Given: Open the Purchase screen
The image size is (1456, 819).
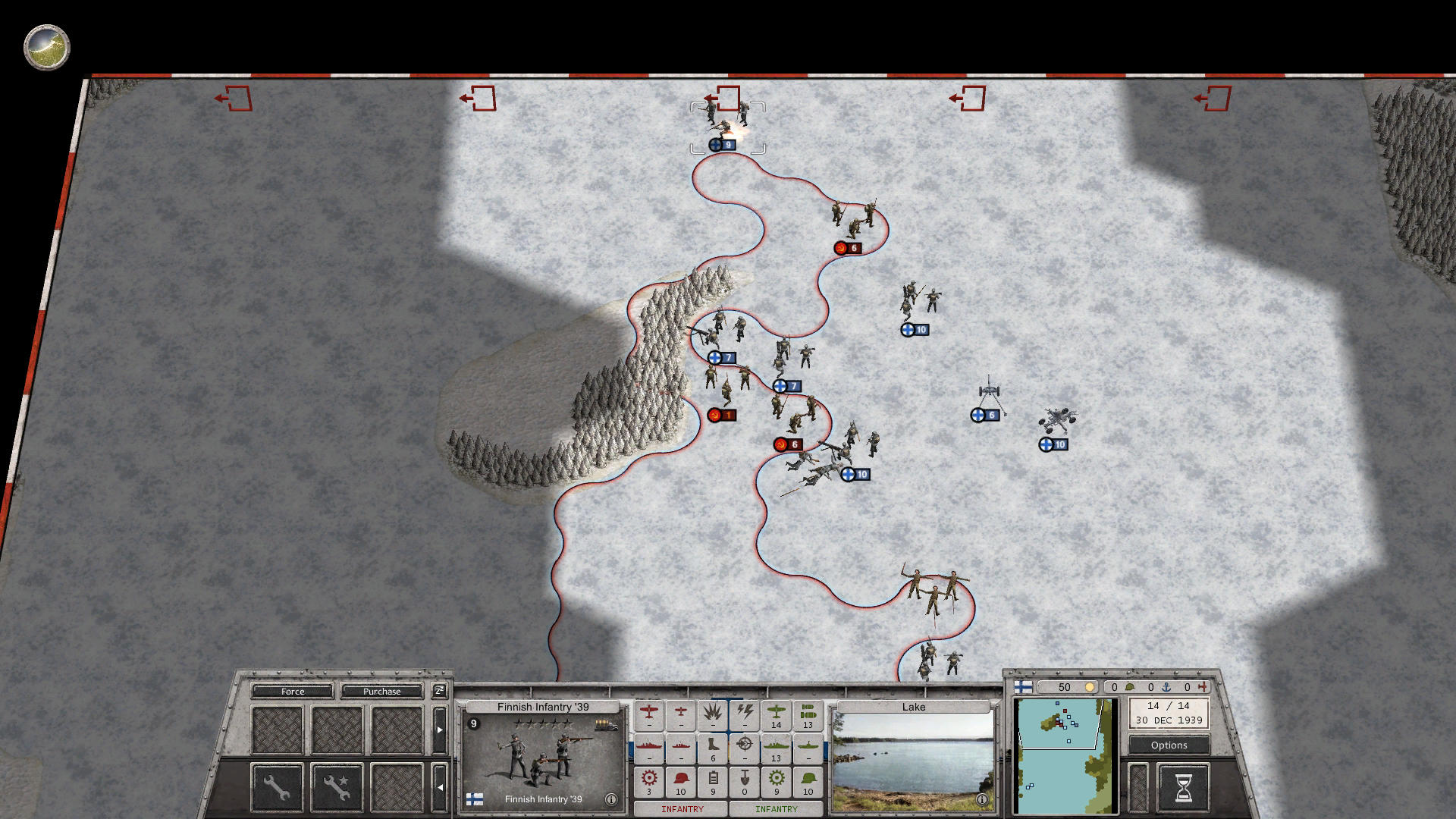Looking at the screenshot, I should click(x=381, y=692).
